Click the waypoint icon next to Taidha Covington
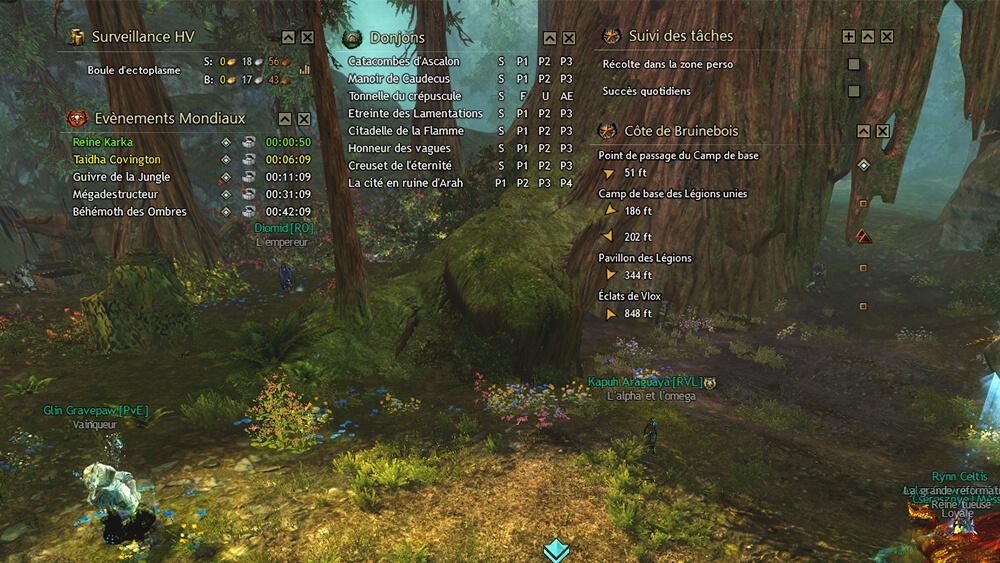Screen dimensions: 1000x563 point(227,160)
